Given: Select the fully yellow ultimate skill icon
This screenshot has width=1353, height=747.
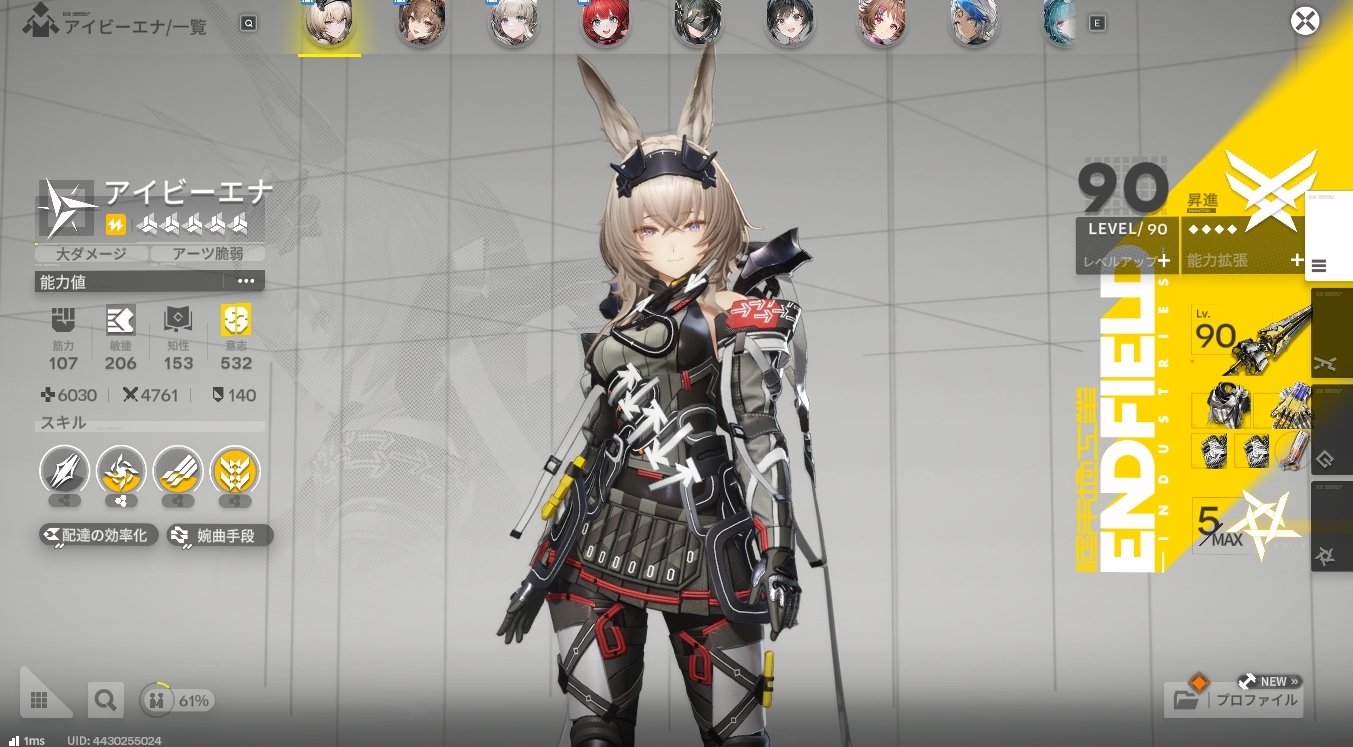Looking at the screenshot, I should point(236,470).
